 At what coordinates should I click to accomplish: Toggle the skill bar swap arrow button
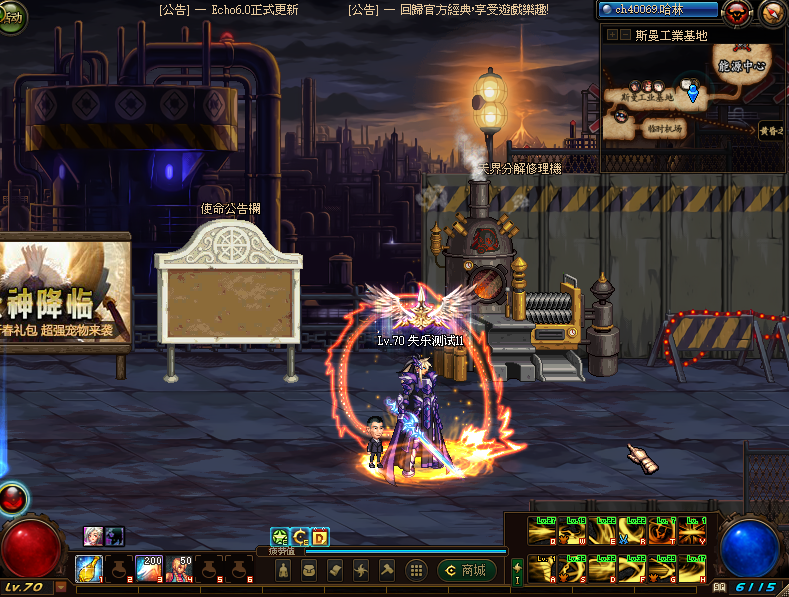(517, 571)
